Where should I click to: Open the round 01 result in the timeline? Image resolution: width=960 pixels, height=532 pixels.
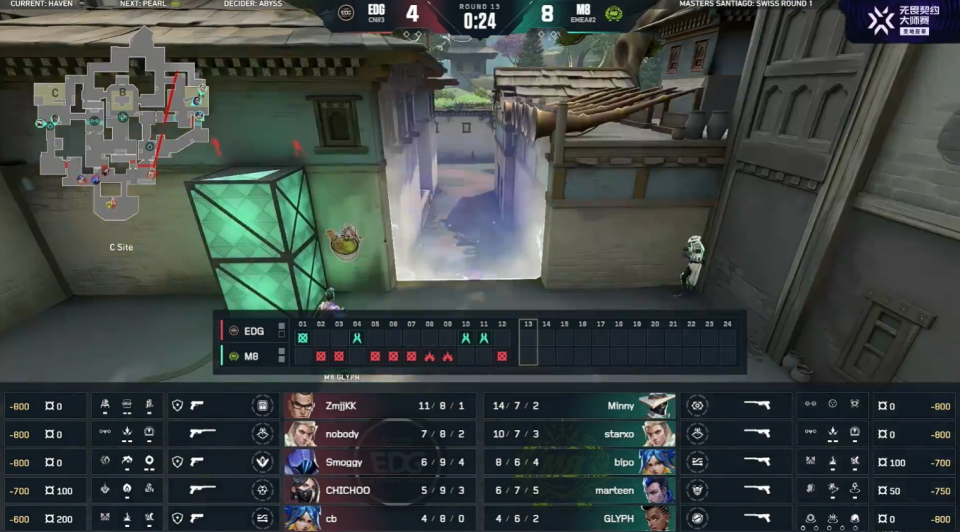(303, 338)
